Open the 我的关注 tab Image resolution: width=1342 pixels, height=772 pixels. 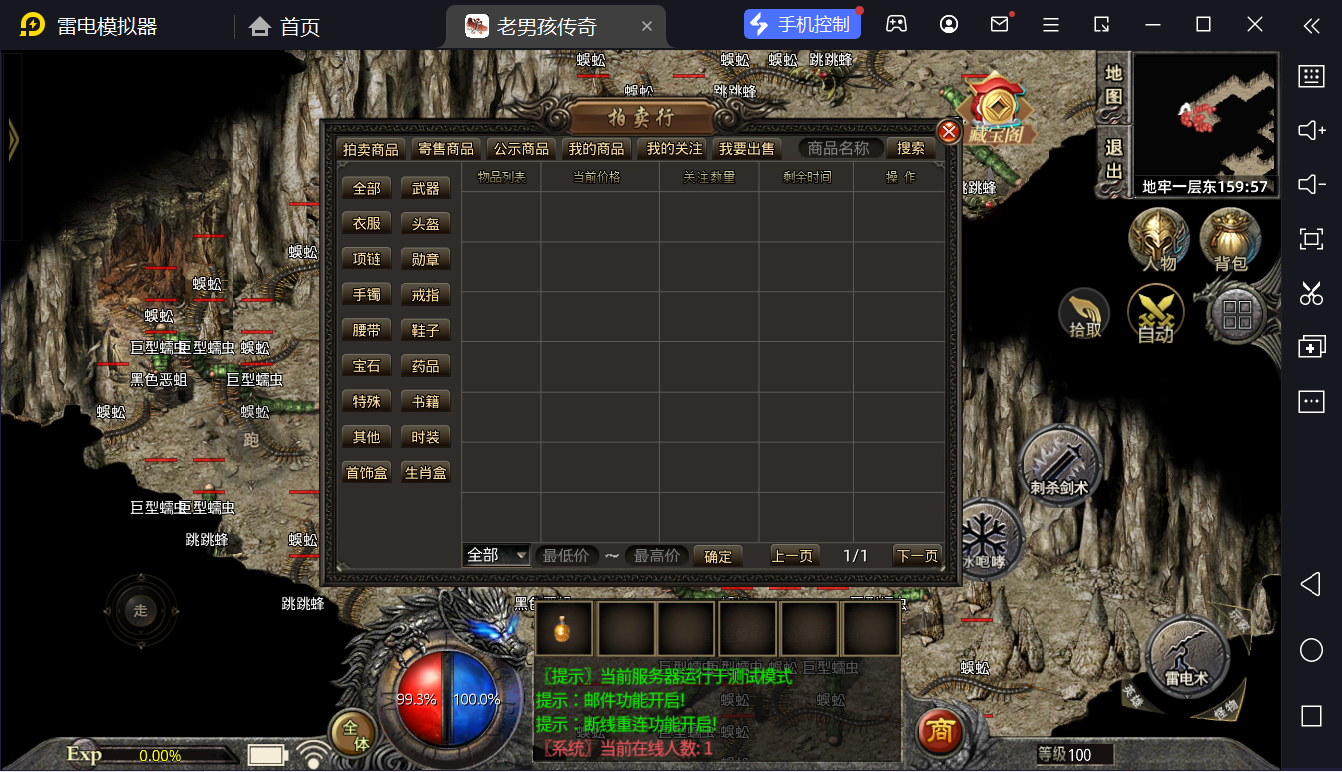674,149
